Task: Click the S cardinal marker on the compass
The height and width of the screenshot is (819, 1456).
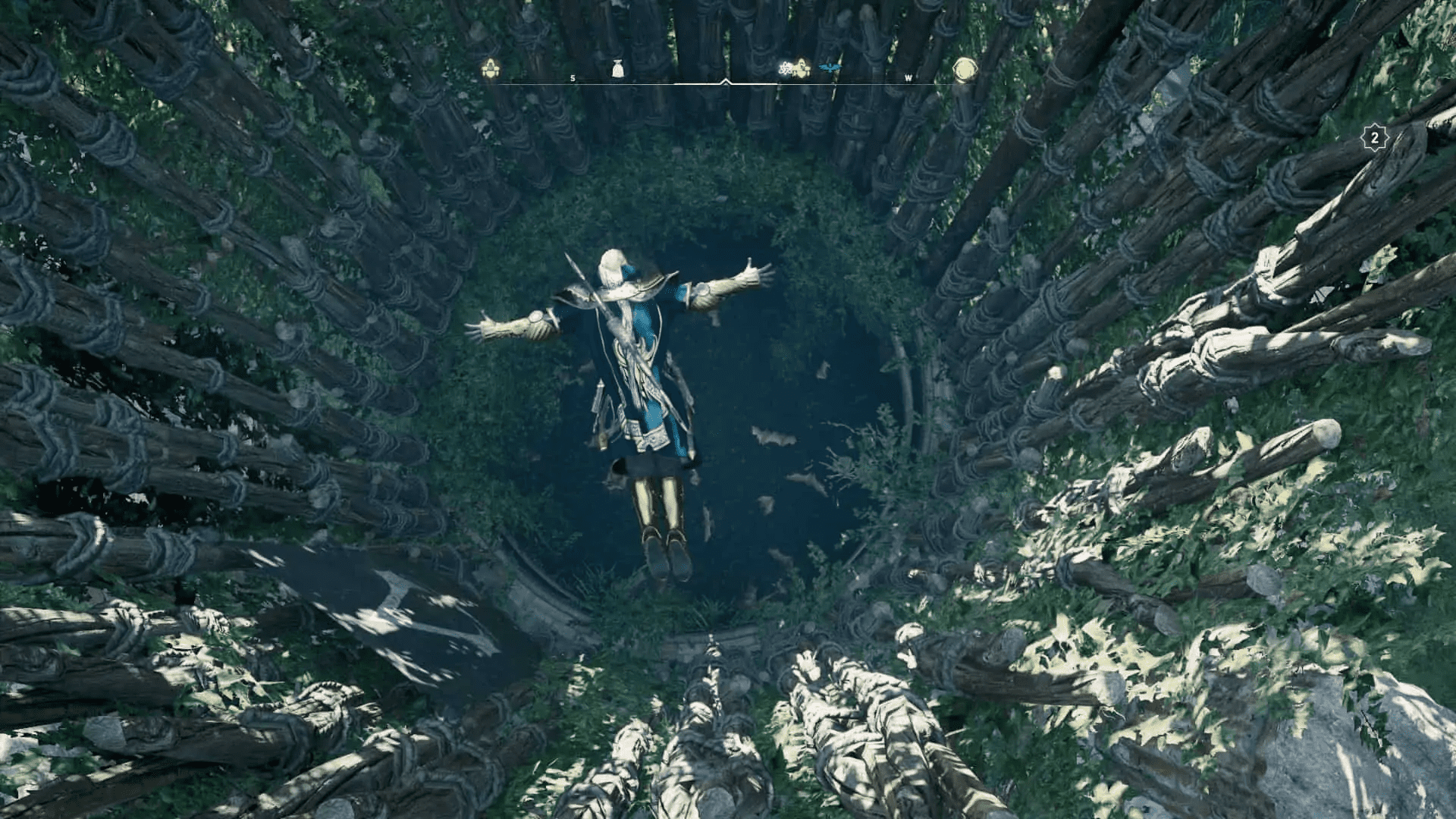Action: pos(572,77)
